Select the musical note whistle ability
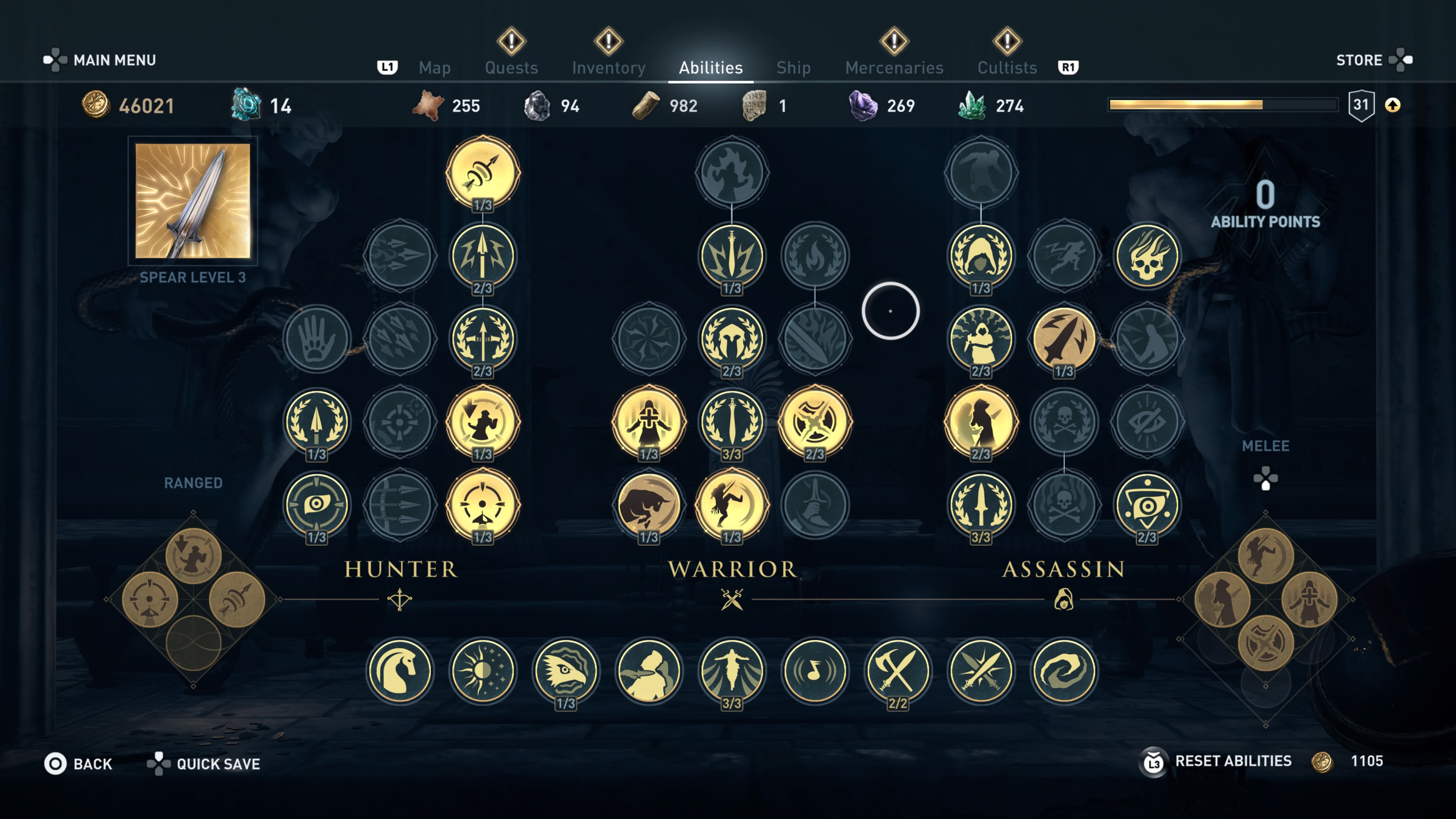The height and width of the screenshot is (819, 1456). (x=814, y=670)
